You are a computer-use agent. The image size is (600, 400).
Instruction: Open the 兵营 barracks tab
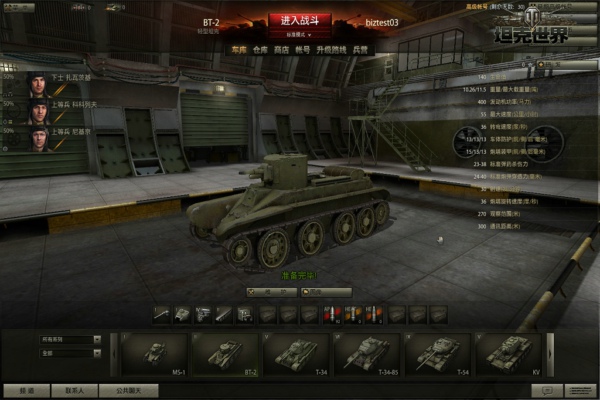[x=360, y=48]
